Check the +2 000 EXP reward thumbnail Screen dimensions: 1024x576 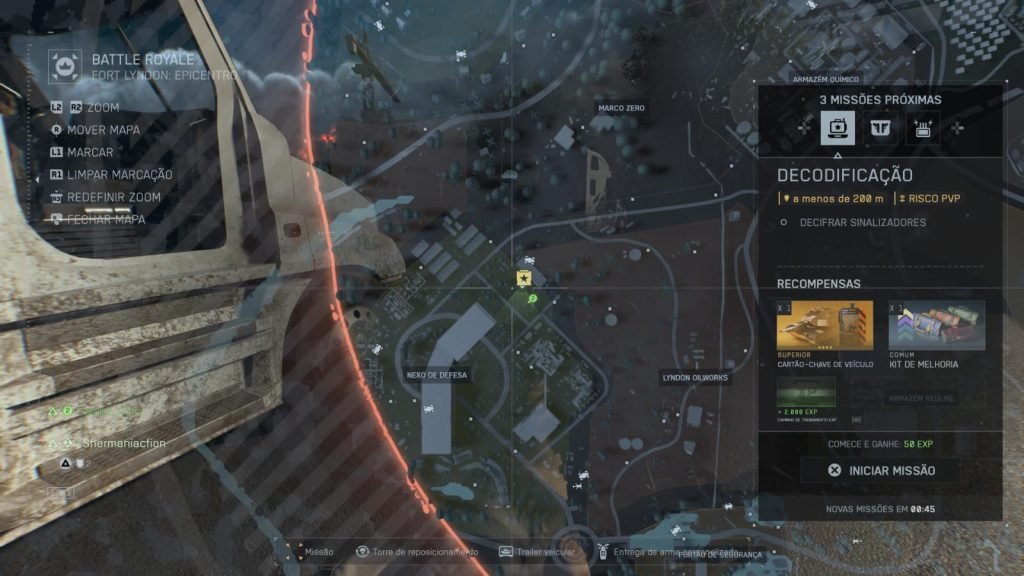[x=806, y=393]
